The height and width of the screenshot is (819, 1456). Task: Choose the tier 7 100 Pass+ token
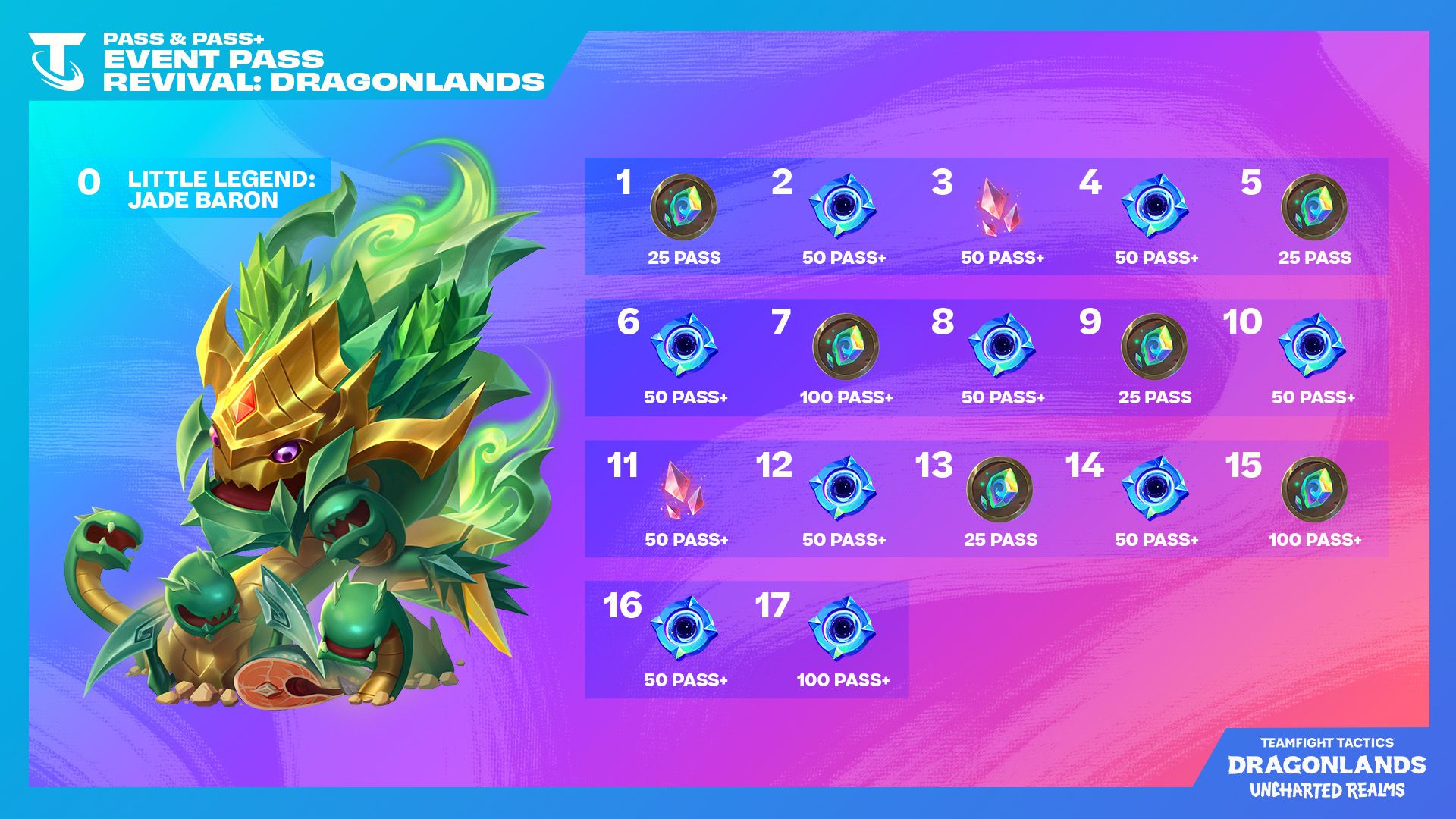[845, 347]
